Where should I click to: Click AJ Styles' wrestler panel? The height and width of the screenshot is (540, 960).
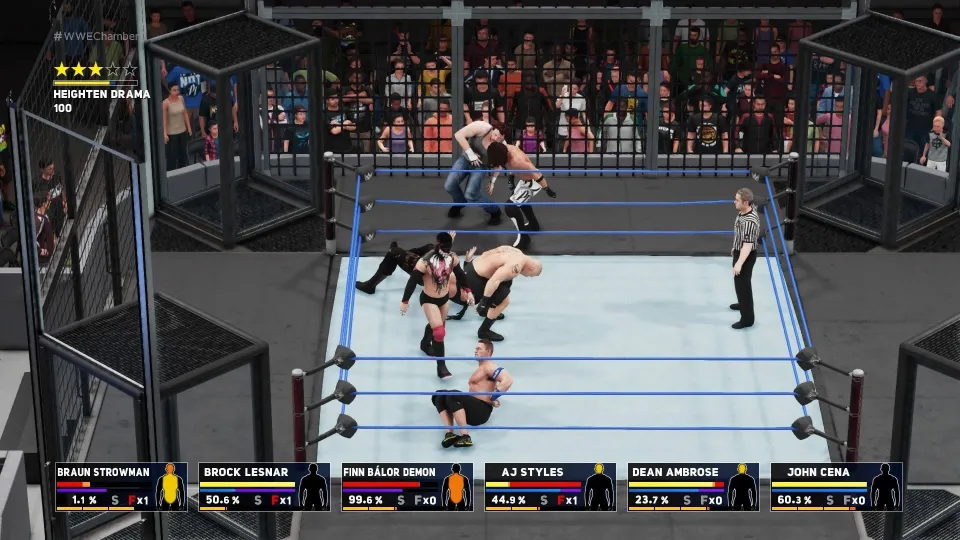pyautogui.click(x=550, y=487)
